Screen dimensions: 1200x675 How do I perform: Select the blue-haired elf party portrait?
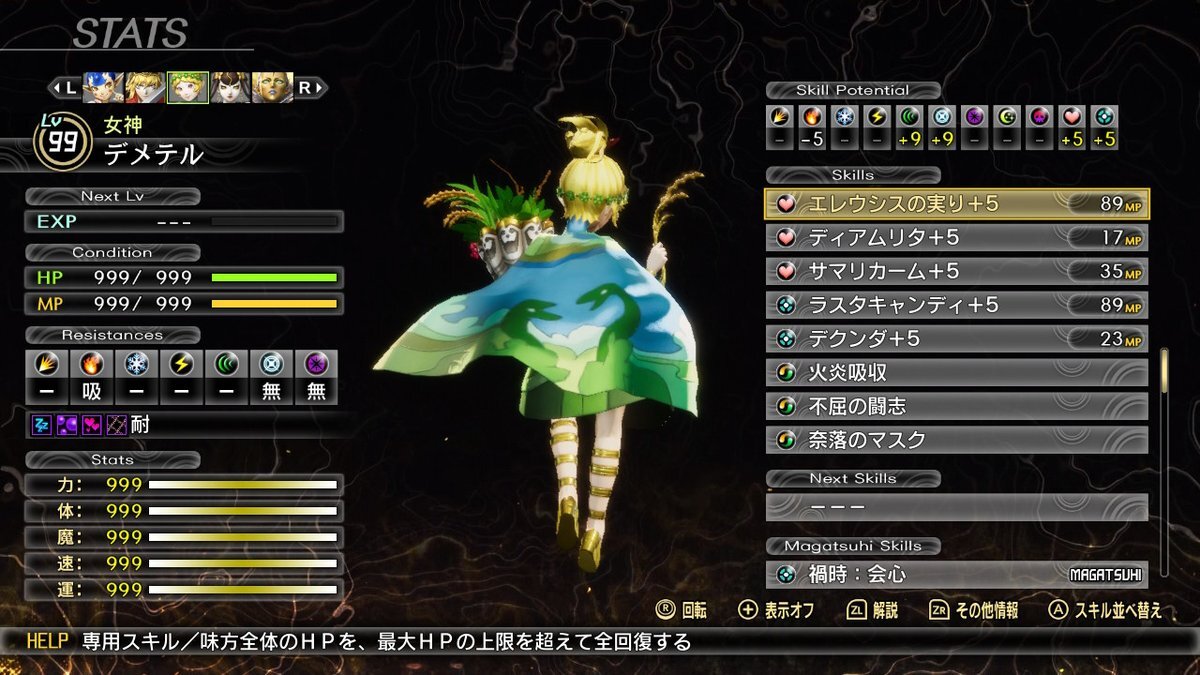[x=104, y=87]
